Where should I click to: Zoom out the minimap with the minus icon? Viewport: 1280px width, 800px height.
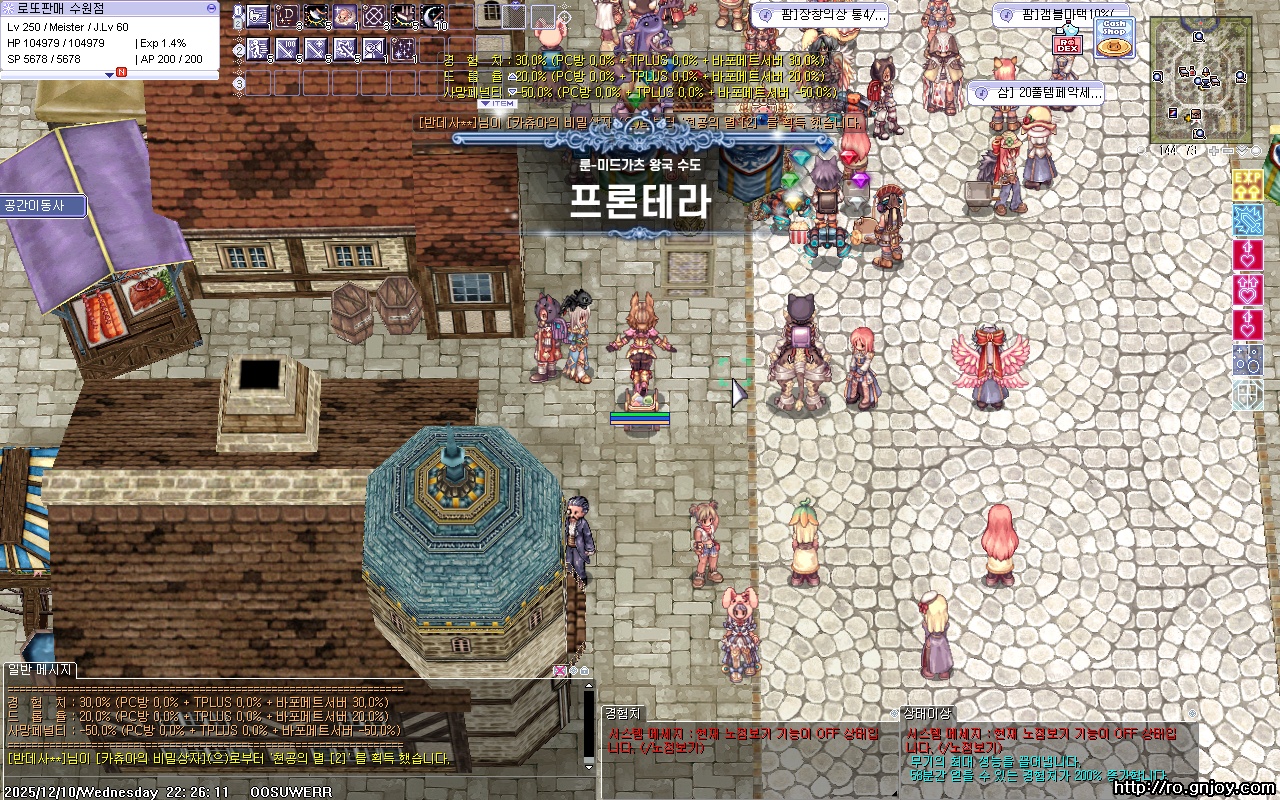1226,150
